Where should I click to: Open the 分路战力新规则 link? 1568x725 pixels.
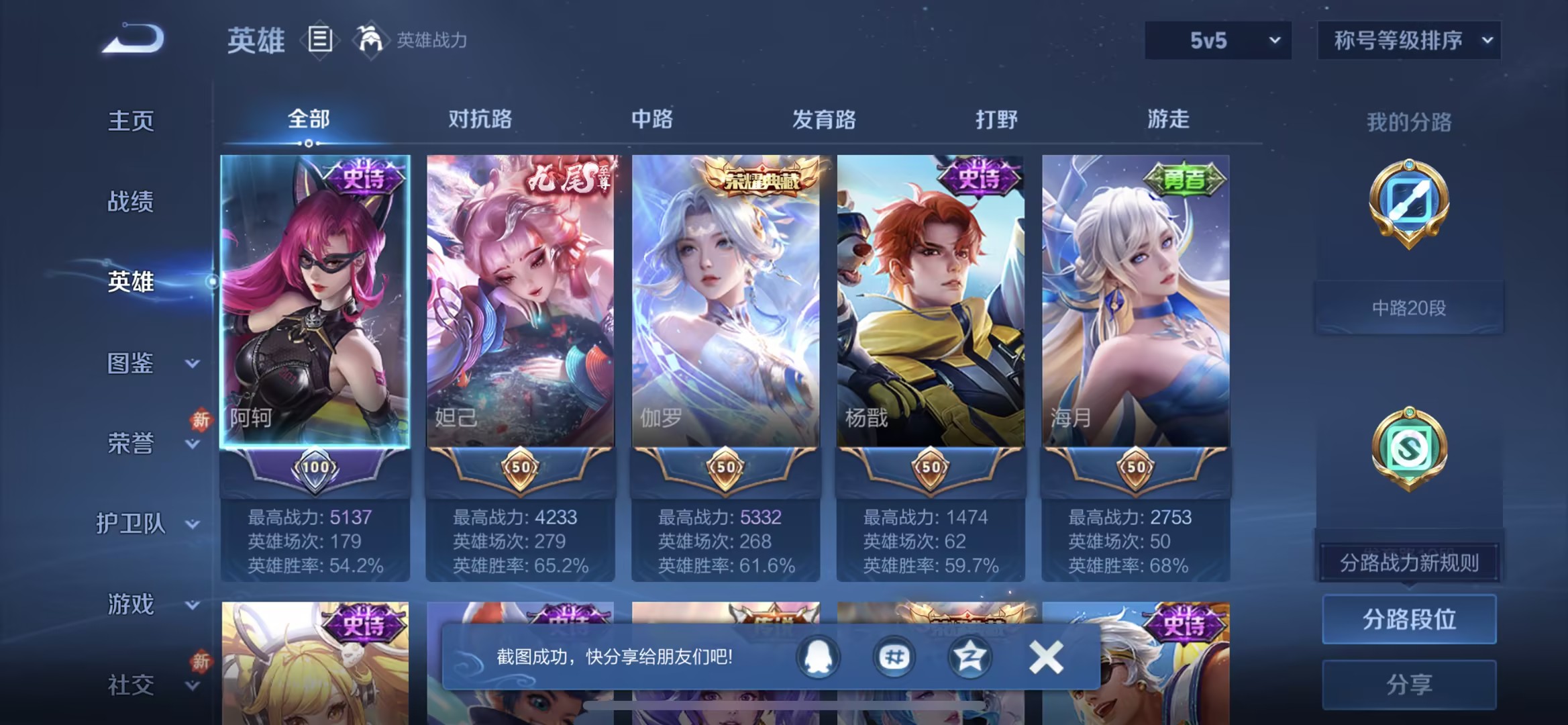point(1409,563)
